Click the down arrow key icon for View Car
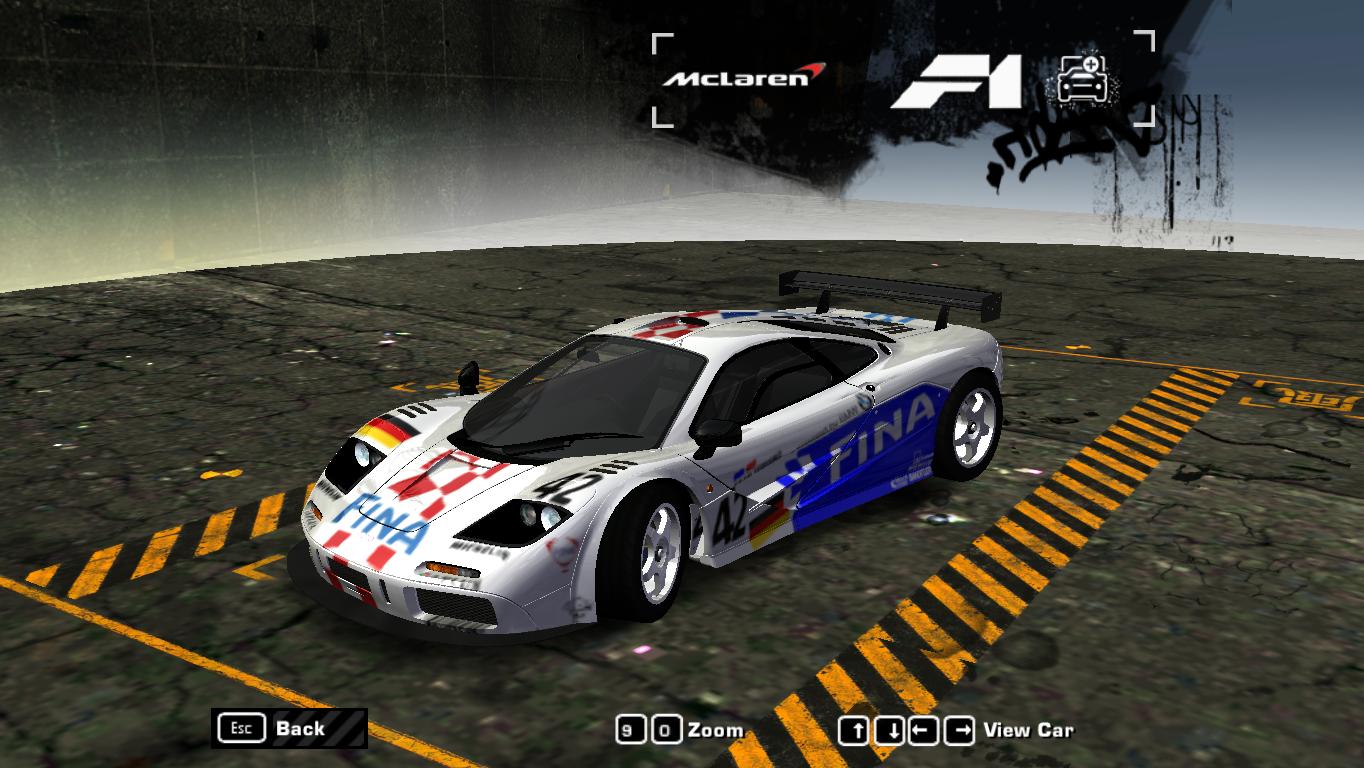Image resolution: width=1364 pixels, height=768 pixels. click(888, 729)
